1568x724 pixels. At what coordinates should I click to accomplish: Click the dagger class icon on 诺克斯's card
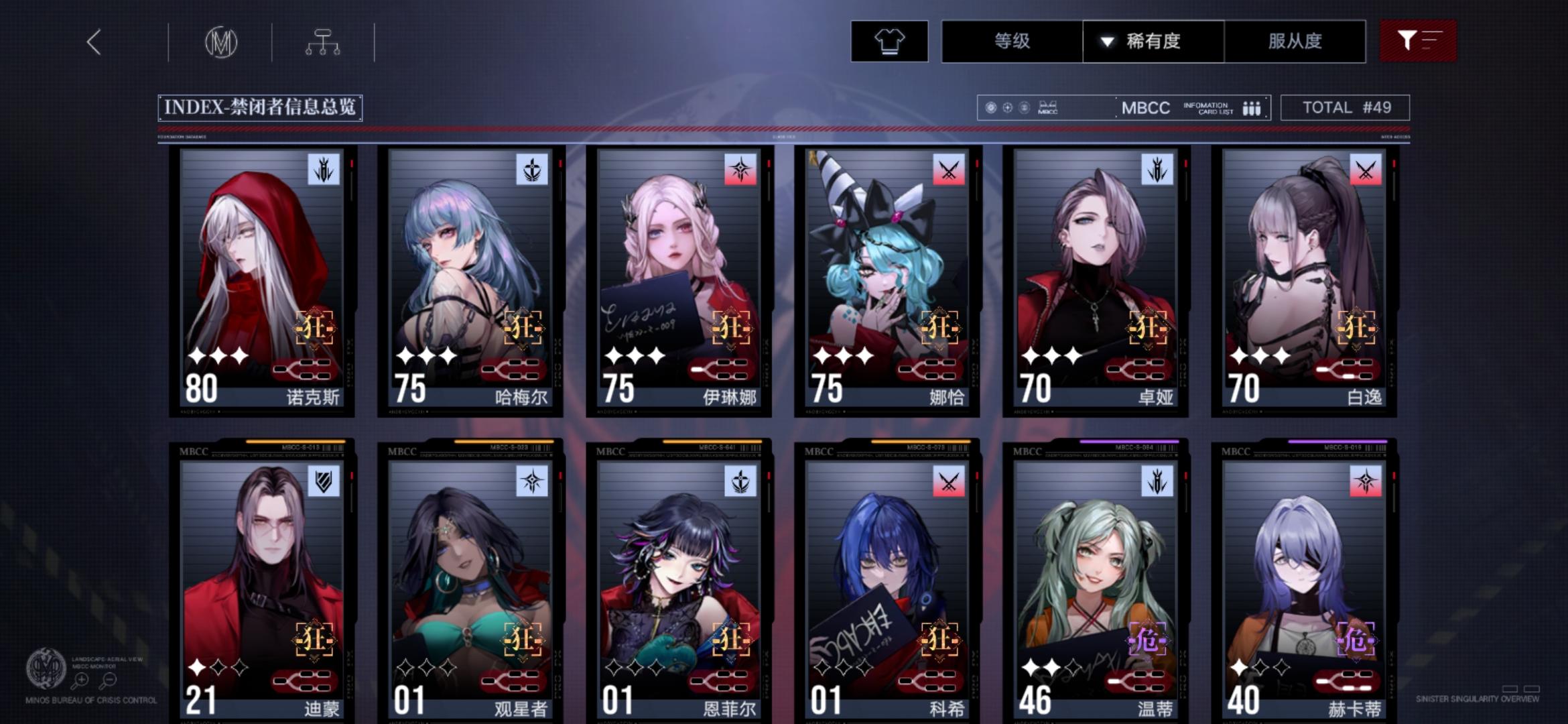[x=322, y=169]
